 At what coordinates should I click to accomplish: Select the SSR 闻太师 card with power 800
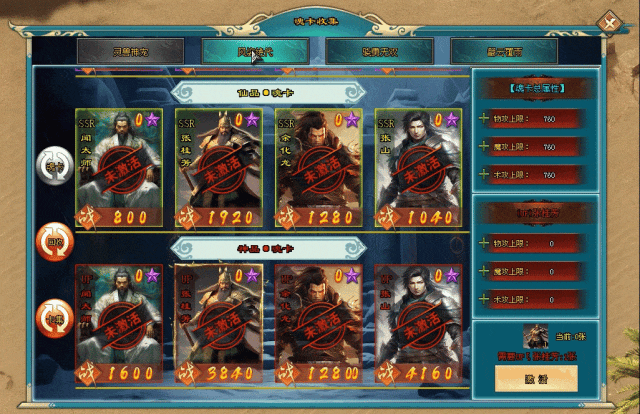pyautogui.click(x=118, y=167)
